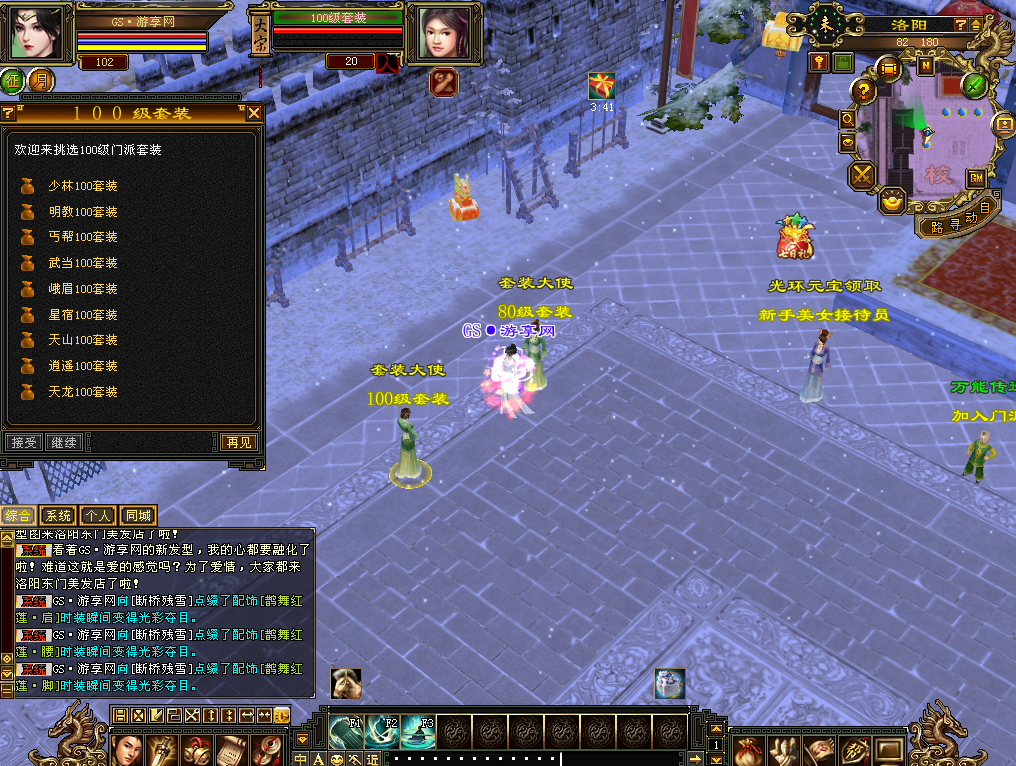
Task: Activate the F1 skill slot
Action: pos(347,733)
